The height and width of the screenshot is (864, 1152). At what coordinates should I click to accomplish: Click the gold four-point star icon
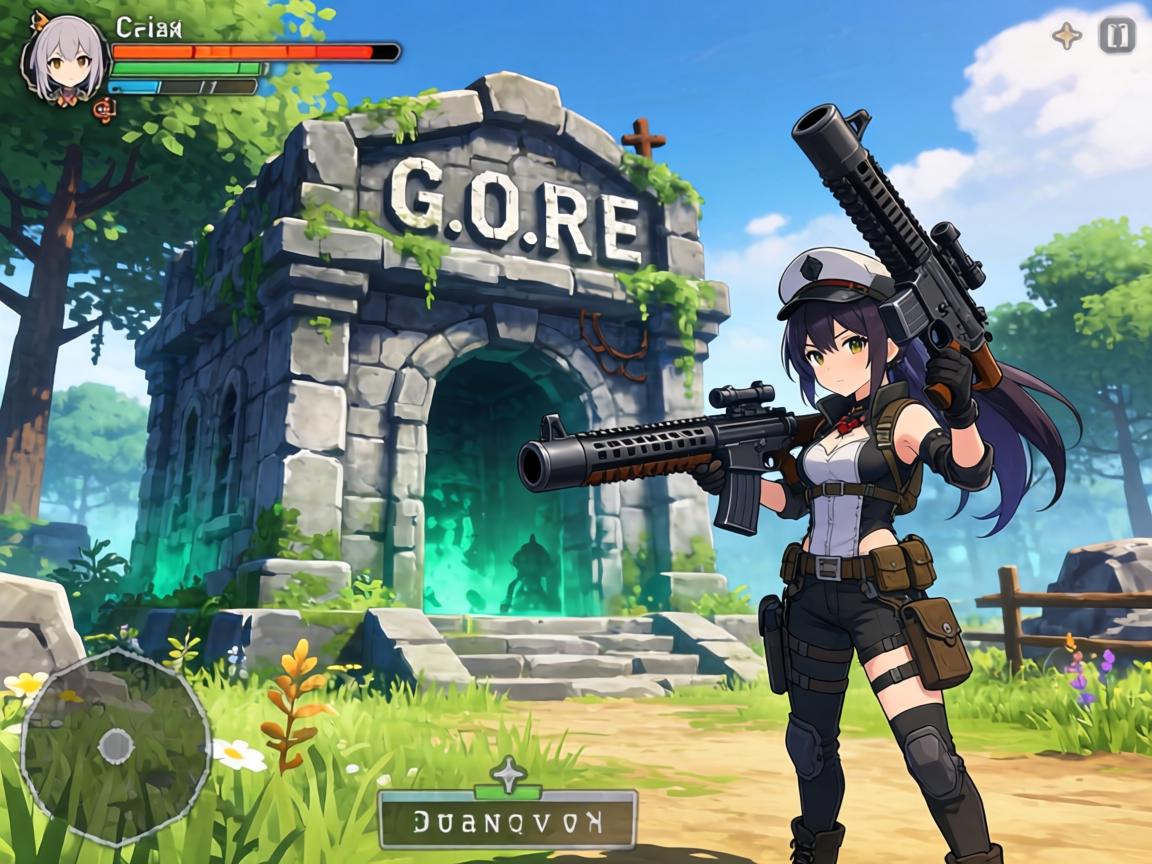tap(1067, 36)
